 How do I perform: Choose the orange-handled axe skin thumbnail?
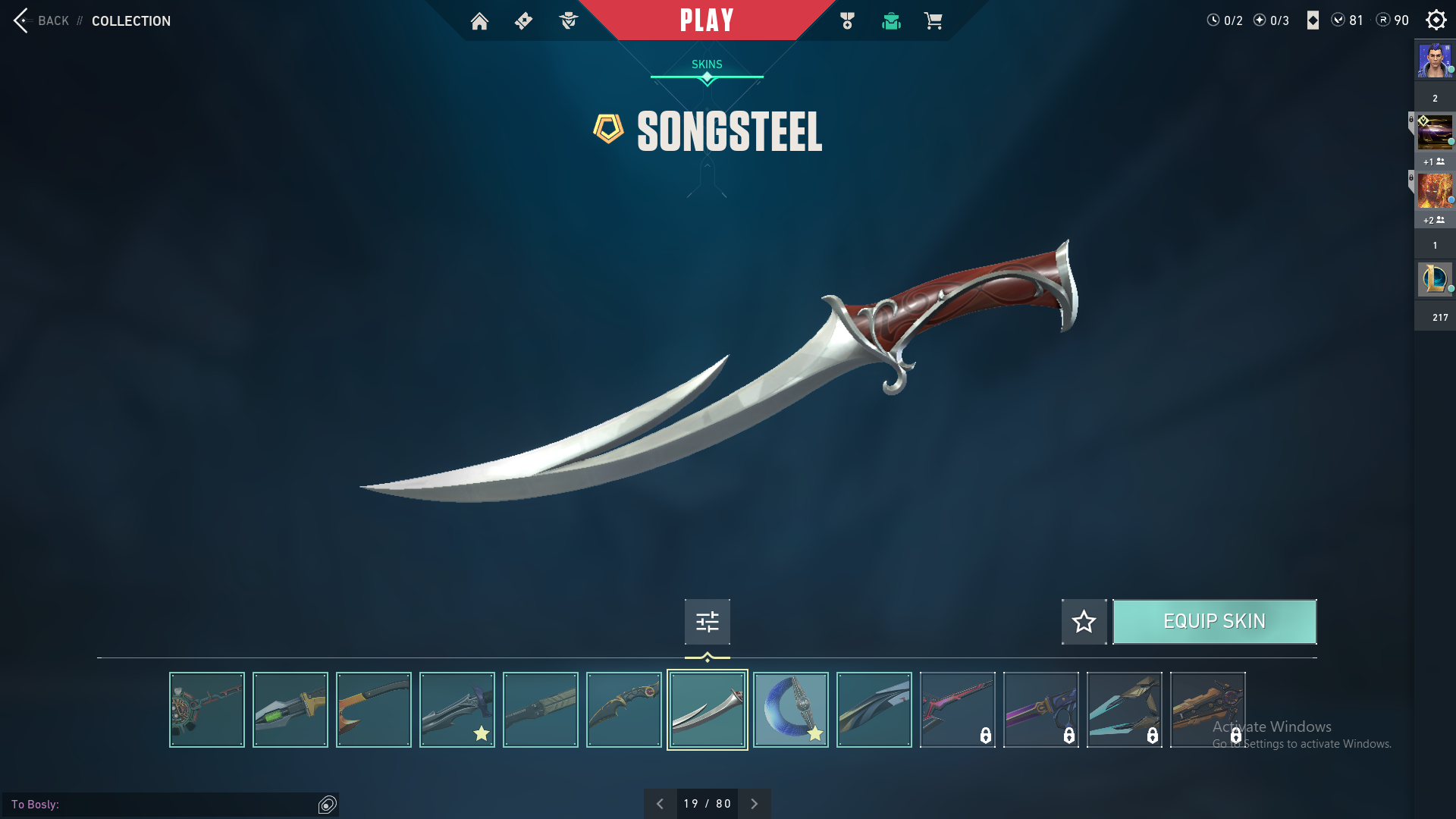click(x=373, y=710)
